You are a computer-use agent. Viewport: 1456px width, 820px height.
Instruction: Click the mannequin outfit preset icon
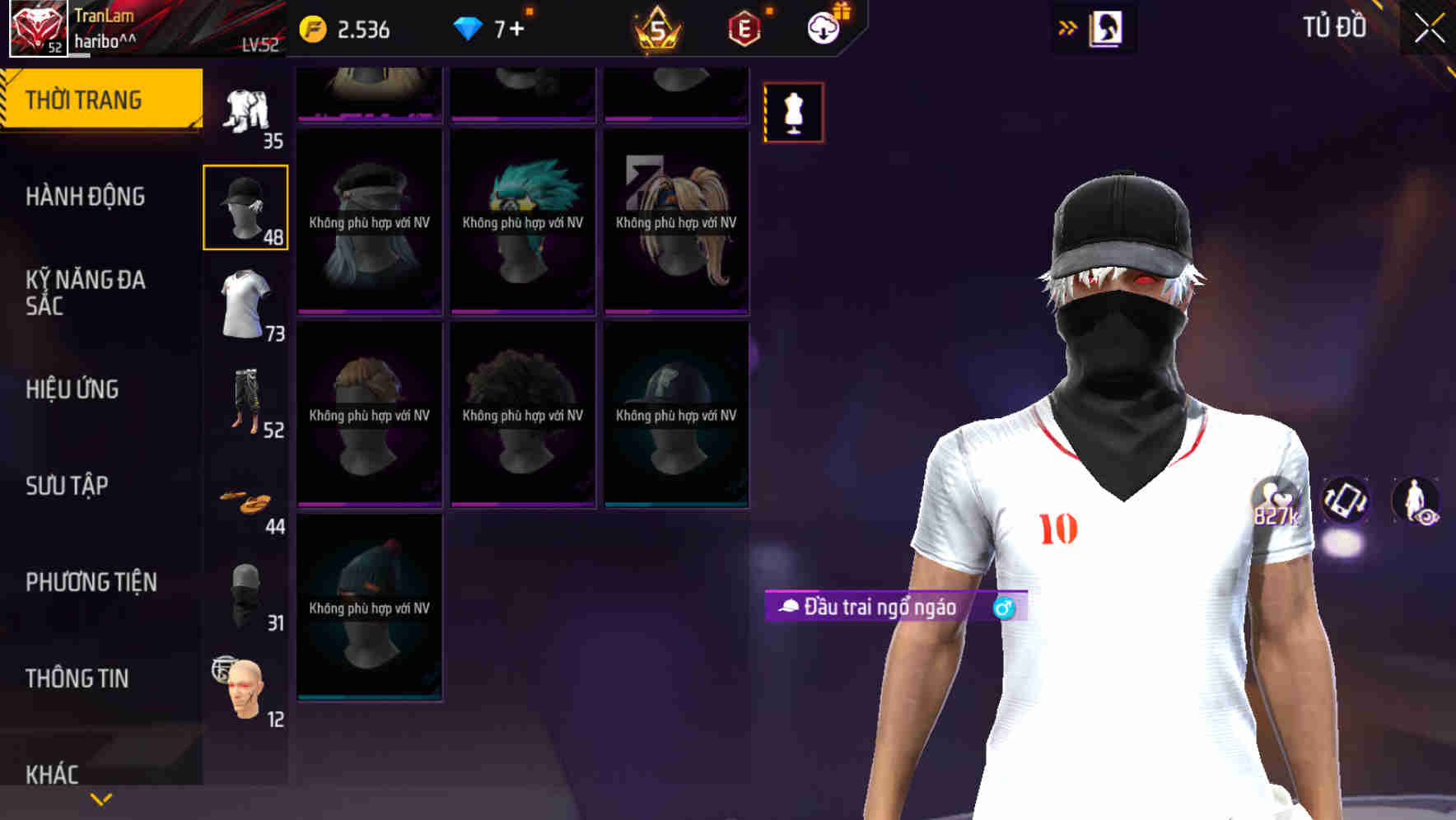pos(793,112)
